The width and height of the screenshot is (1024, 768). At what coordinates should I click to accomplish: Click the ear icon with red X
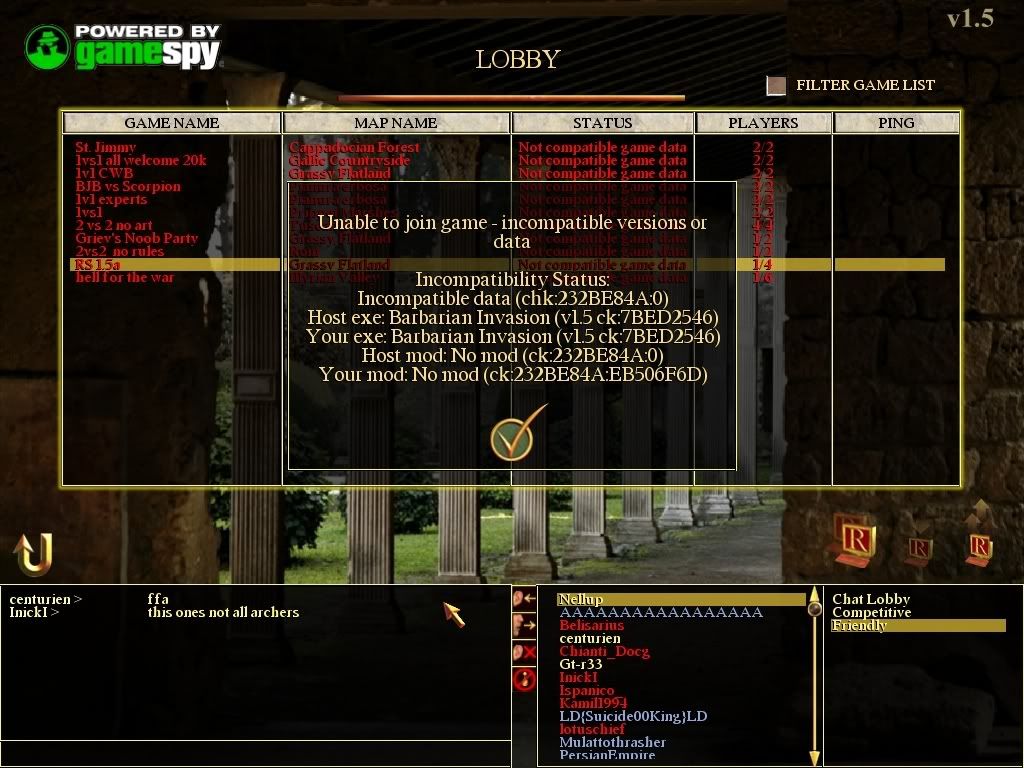tap(524, 652)
